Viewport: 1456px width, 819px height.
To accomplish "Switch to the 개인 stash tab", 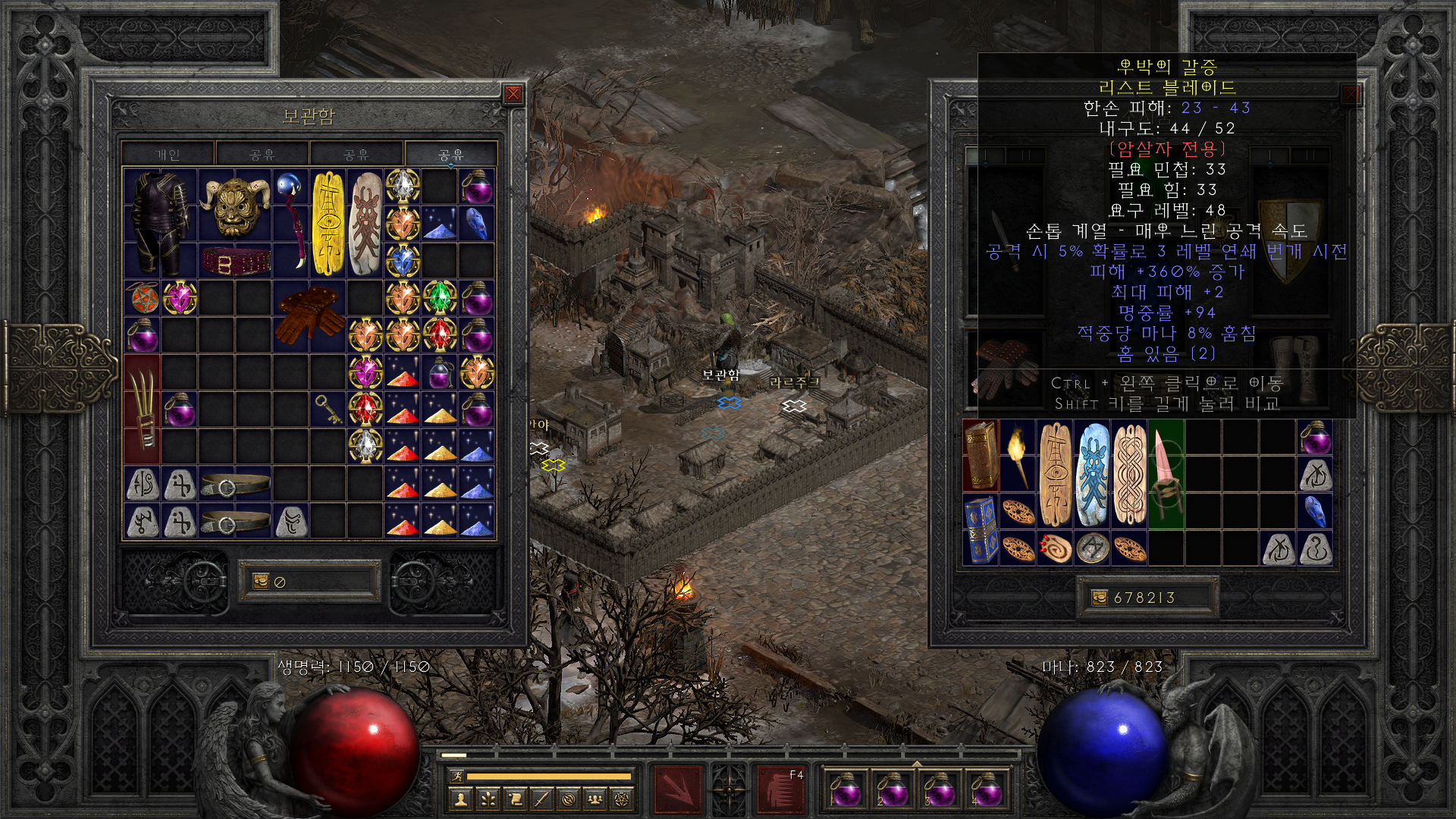I will click(x=168, y=155).
